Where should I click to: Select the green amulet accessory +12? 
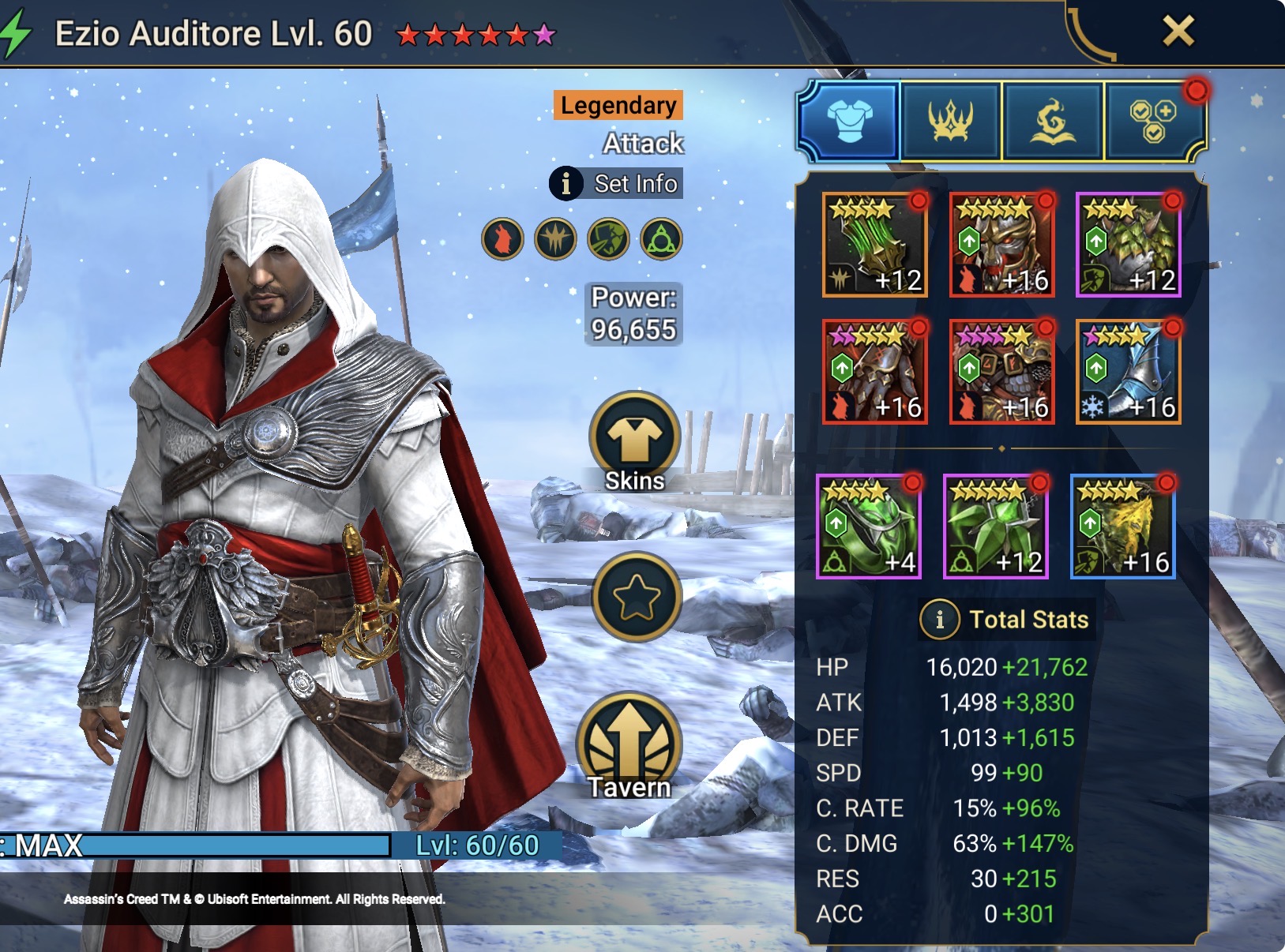tap(996, 527)
